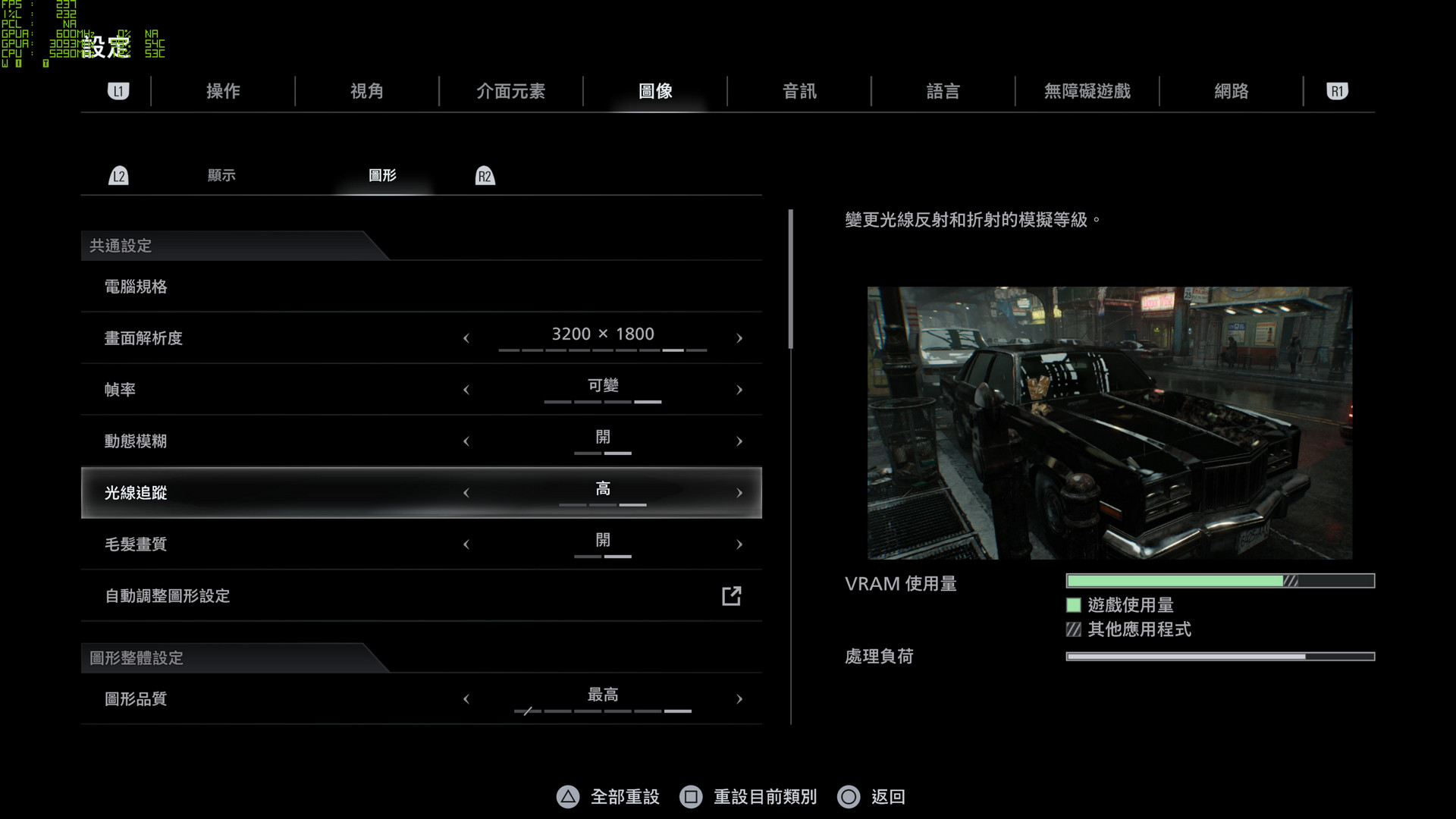Switch to the 操作 tab
Viewport: 1456px width, 819px height.
pos(223,92)
